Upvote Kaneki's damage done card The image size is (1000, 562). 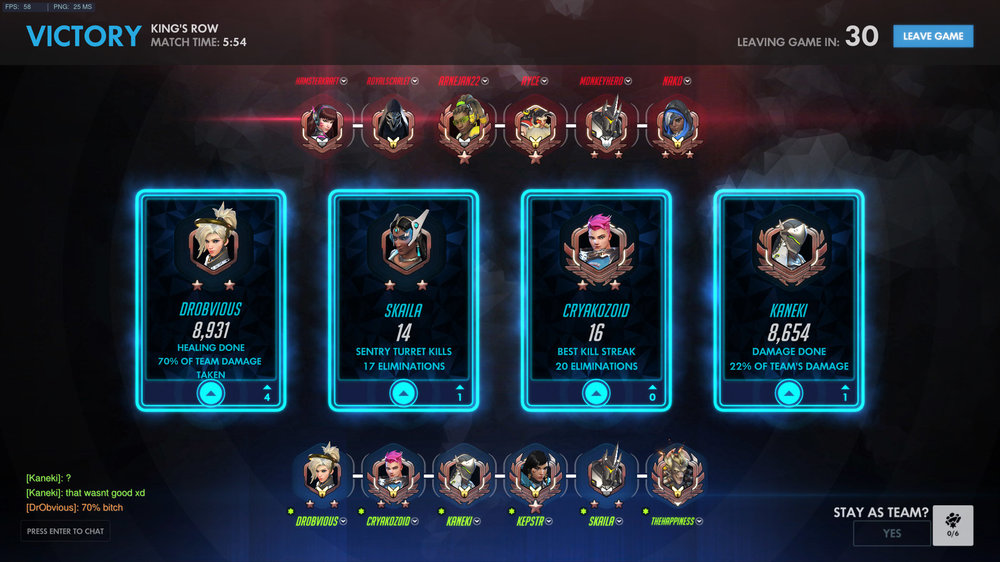coord(789,394)
